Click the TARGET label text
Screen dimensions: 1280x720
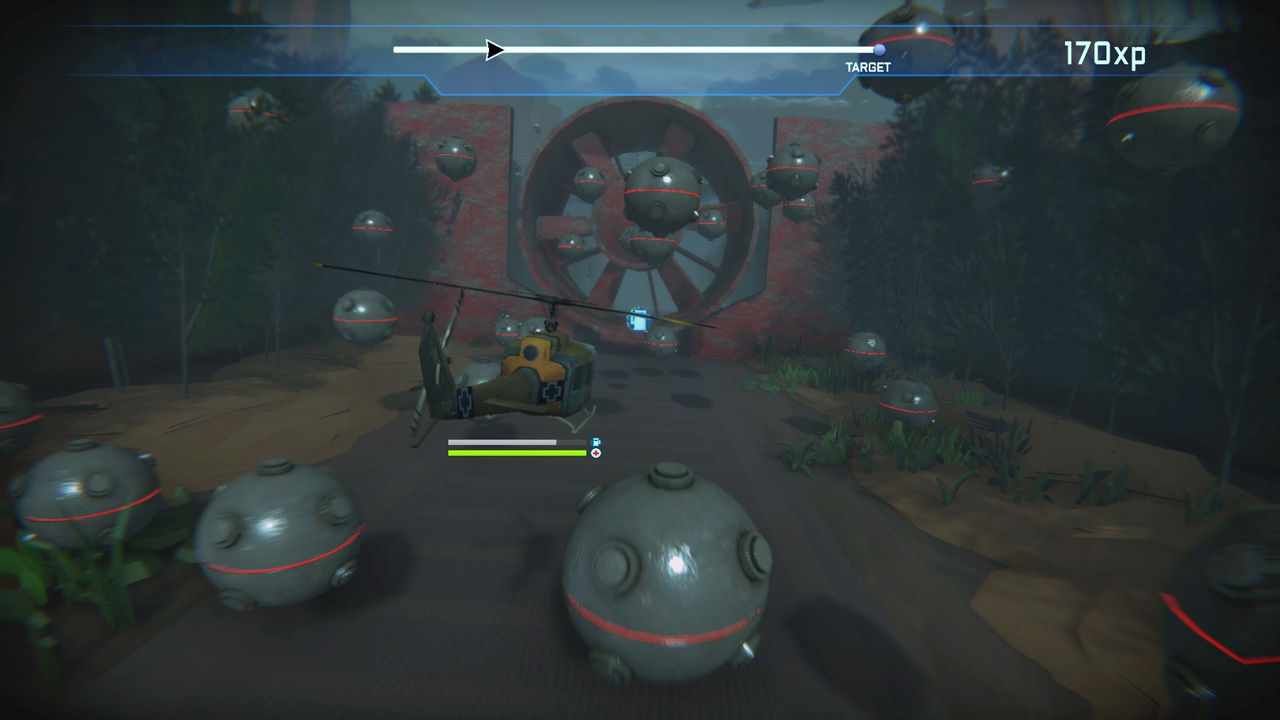(867, 67)
